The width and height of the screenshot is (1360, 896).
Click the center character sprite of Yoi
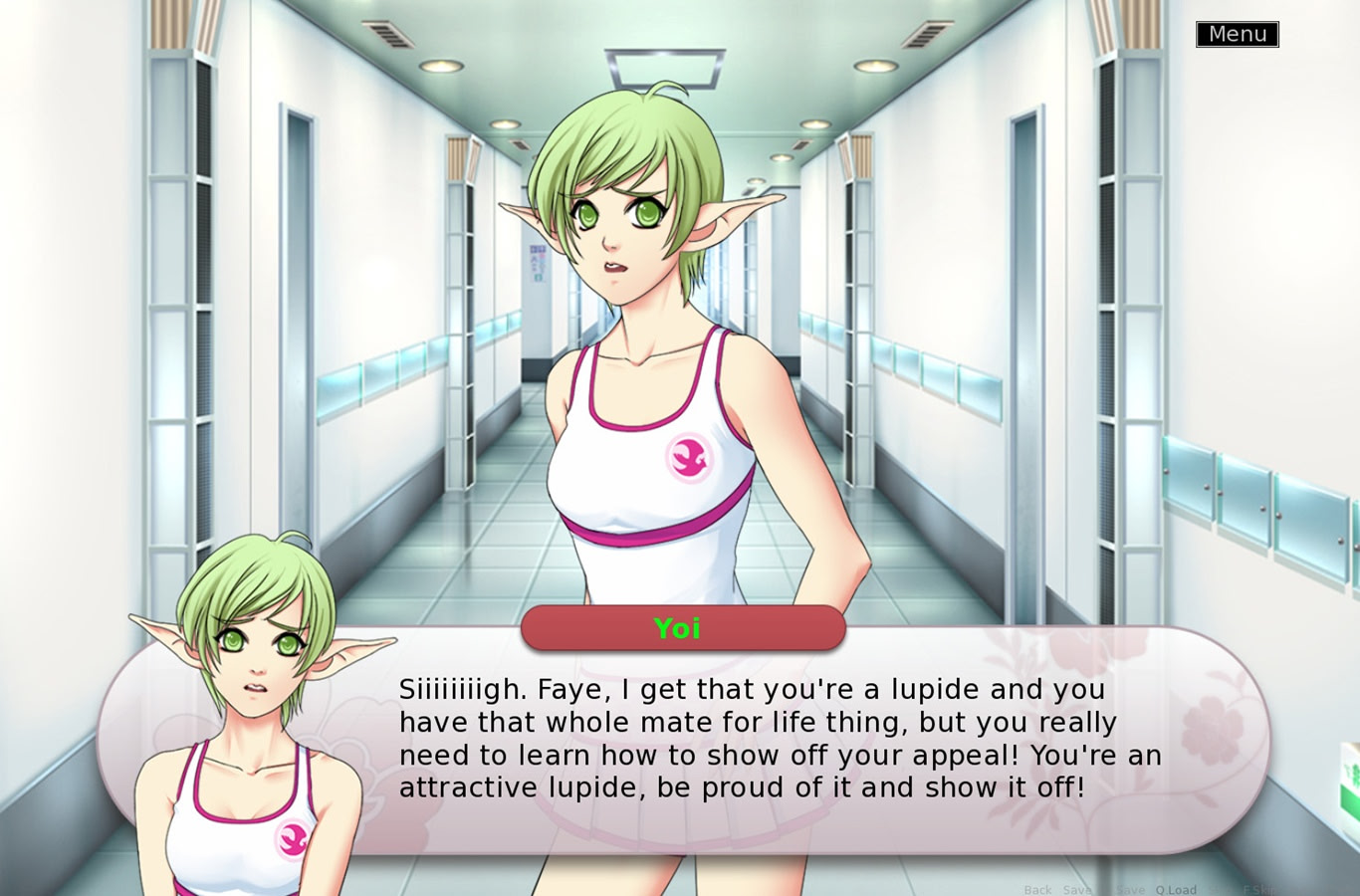[657, 348]
